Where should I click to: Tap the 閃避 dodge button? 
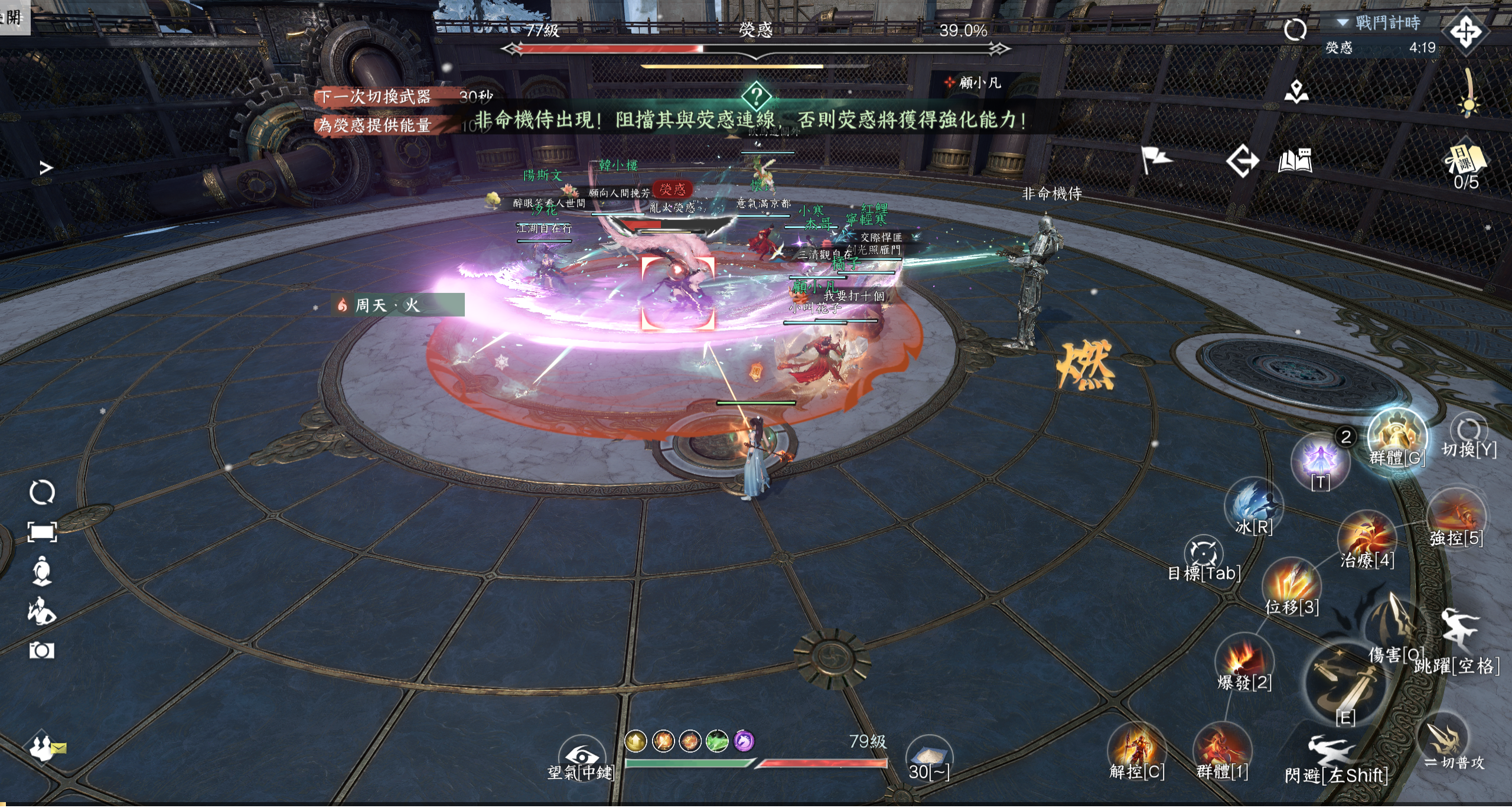tap(1335, 755)
